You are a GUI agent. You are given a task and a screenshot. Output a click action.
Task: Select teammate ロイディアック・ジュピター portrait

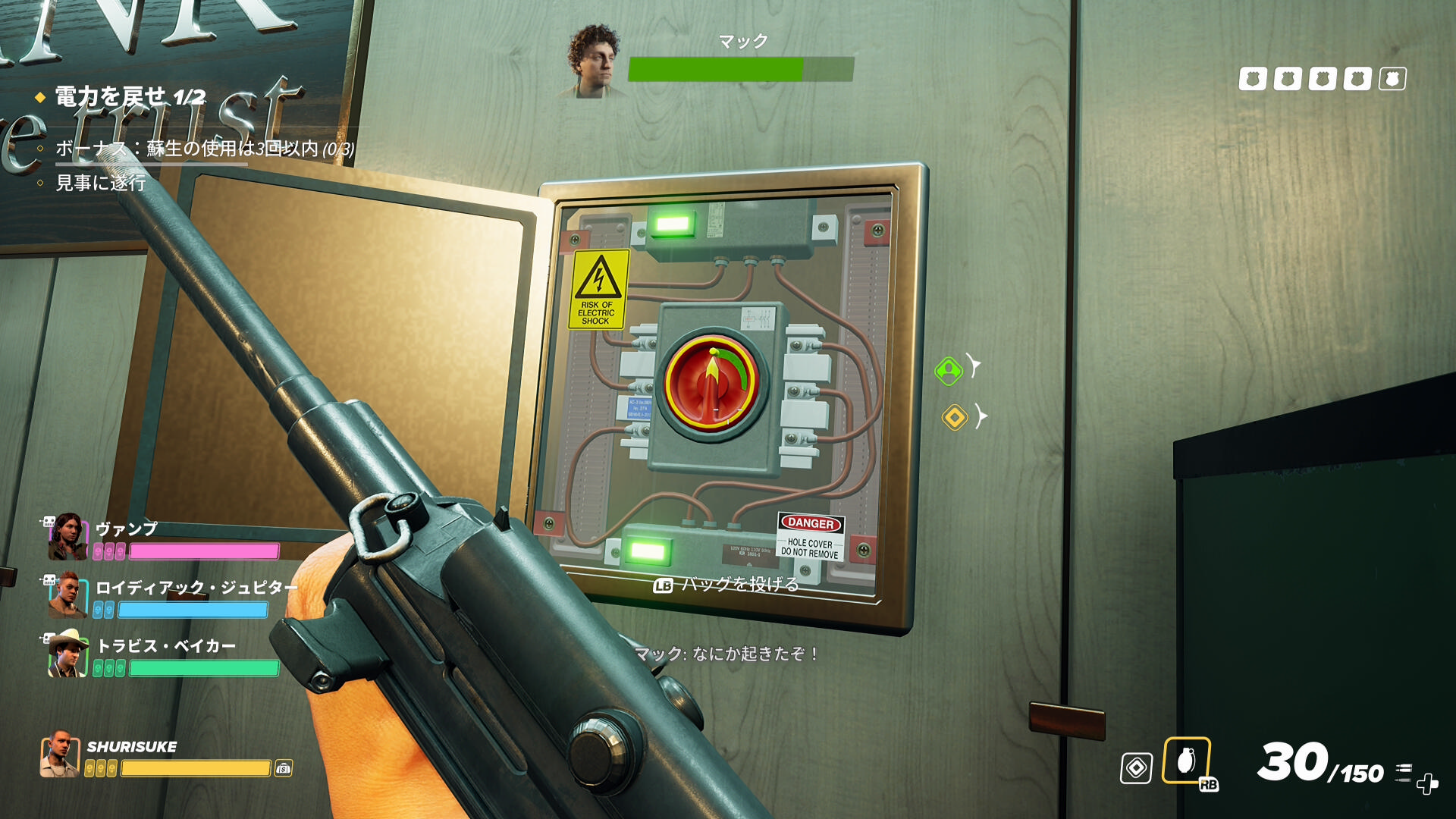coord(67,596)
